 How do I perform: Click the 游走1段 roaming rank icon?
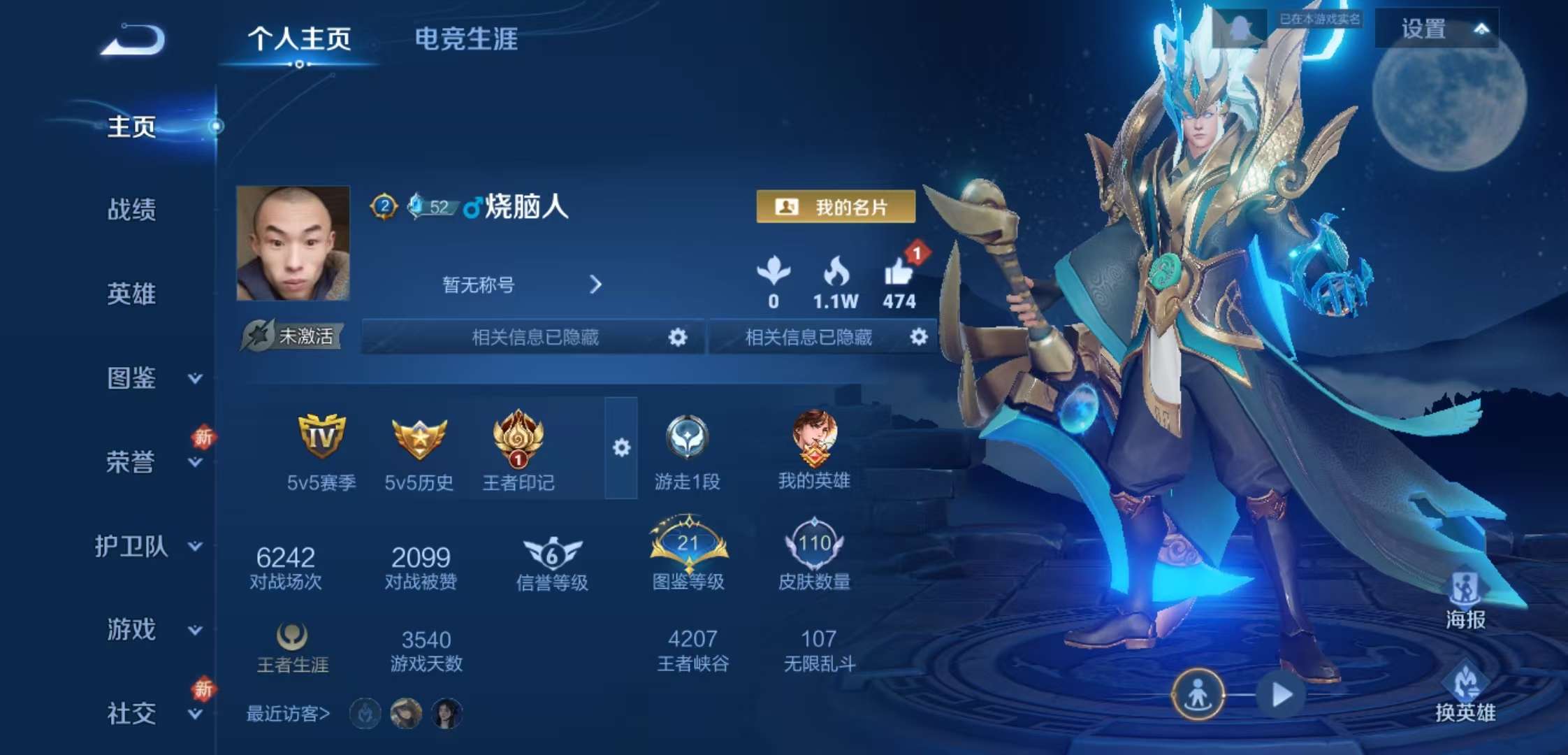[x=688, y=442]
